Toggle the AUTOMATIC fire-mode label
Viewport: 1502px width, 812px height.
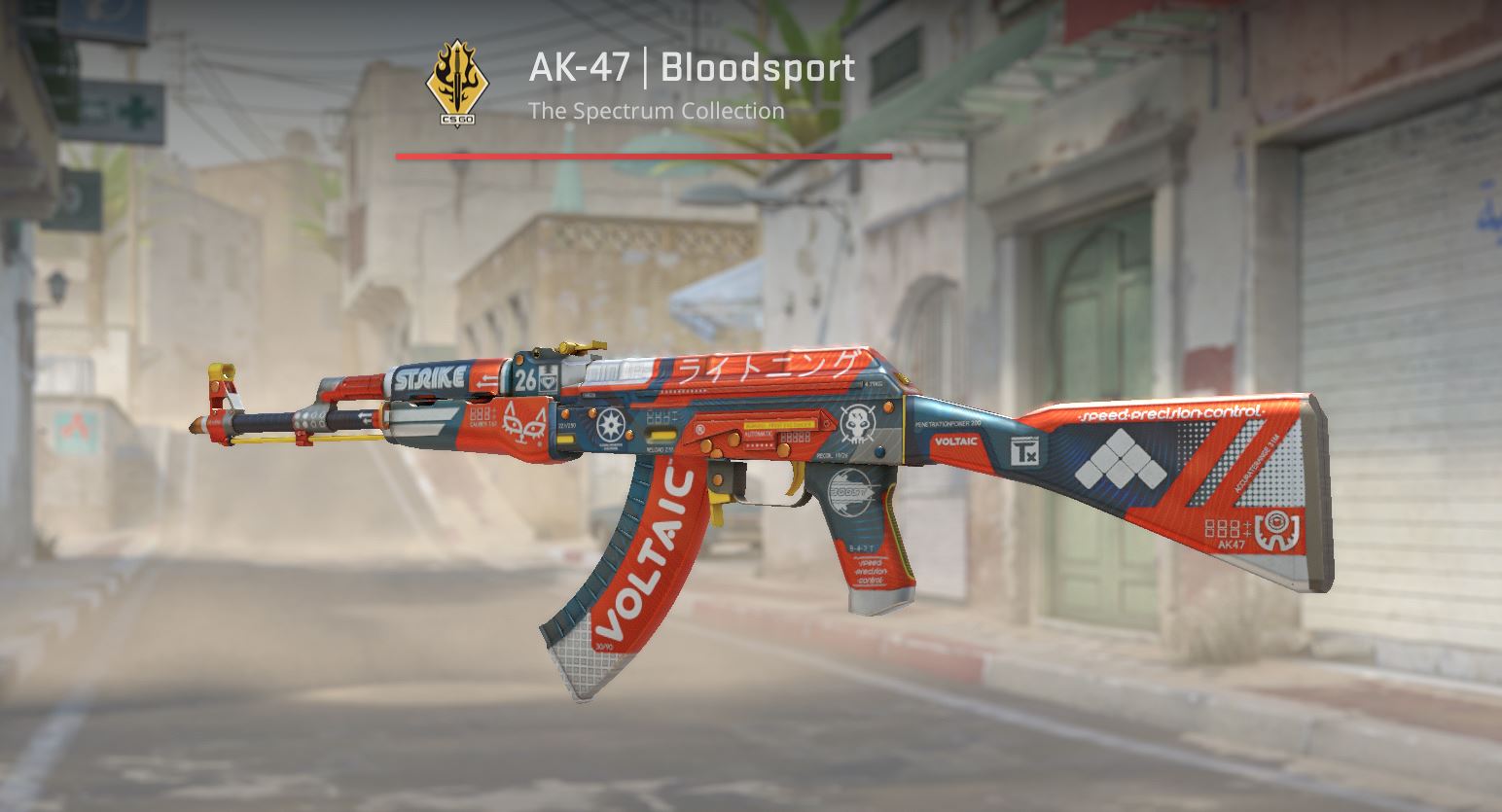758,435
